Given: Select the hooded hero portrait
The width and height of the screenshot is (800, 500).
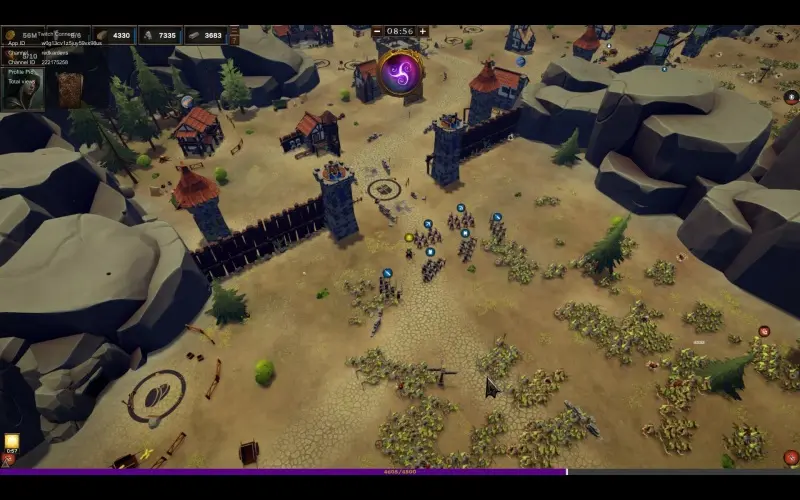Looking at the screenshot, I should [22, 89].
